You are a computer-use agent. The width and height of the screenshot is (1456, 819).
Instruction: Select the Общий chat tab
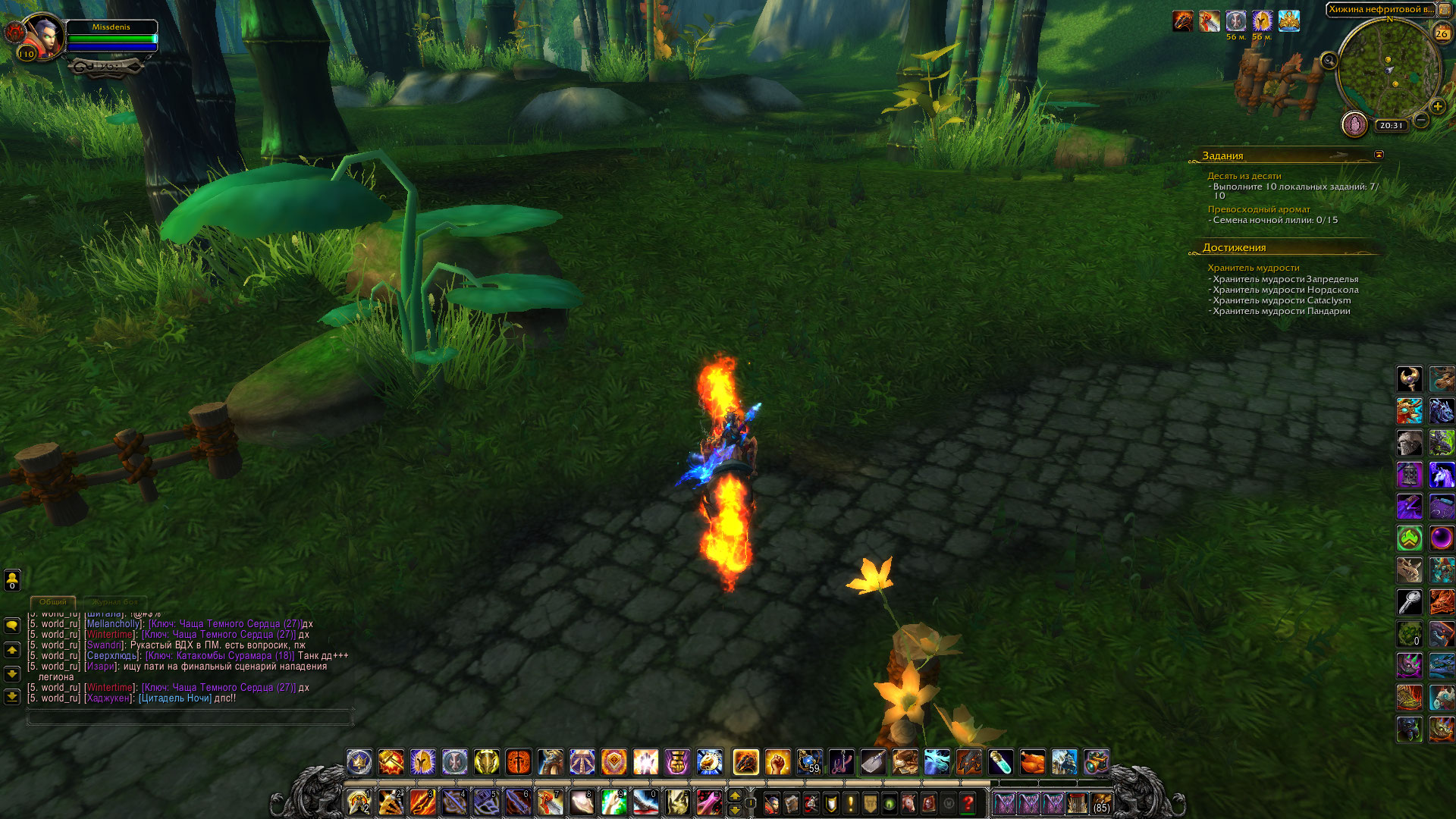[x=53, y=602]
